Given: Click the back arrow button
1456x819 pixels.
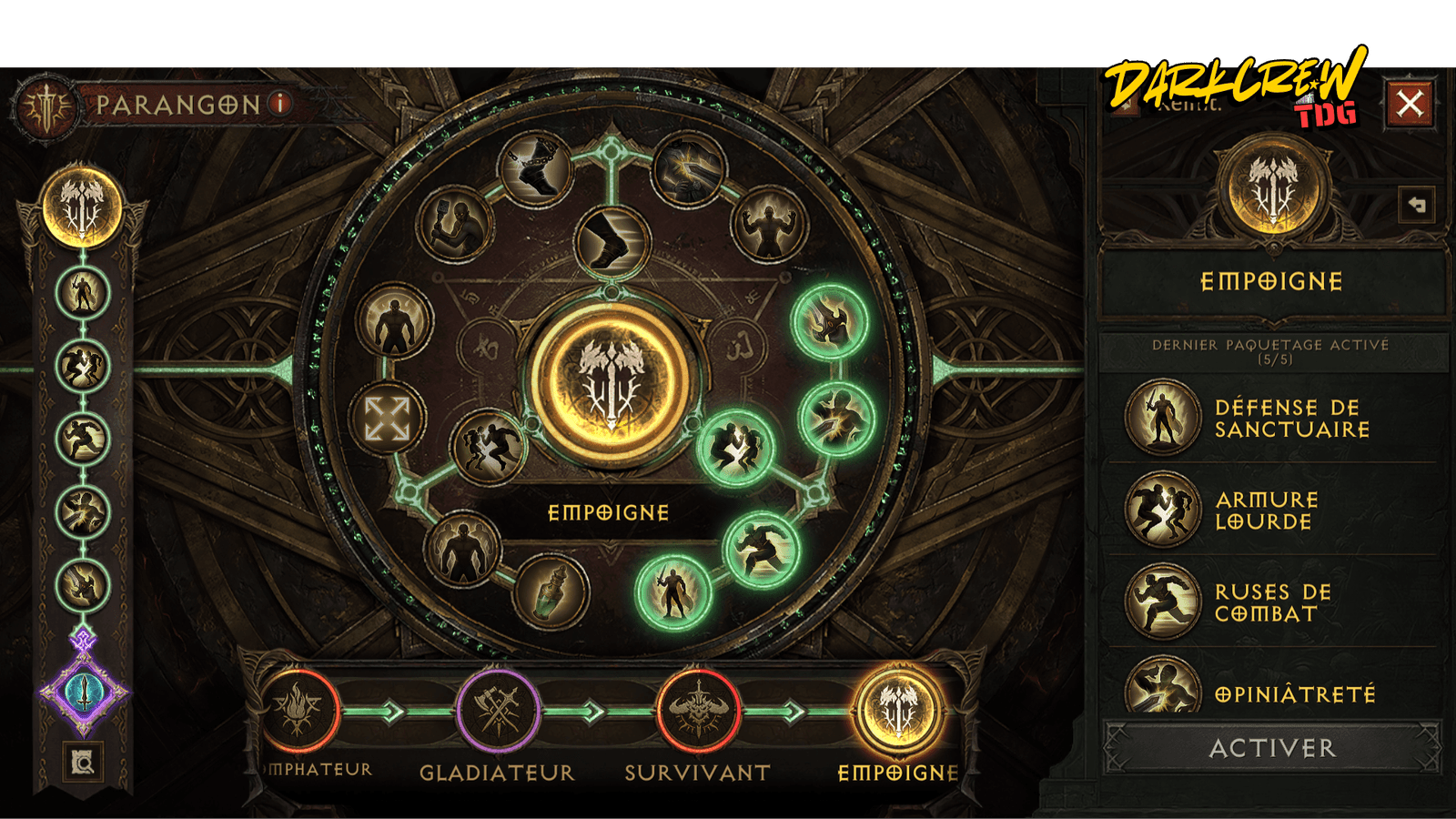Looking at the screenshot, I should pos(1417,205).
